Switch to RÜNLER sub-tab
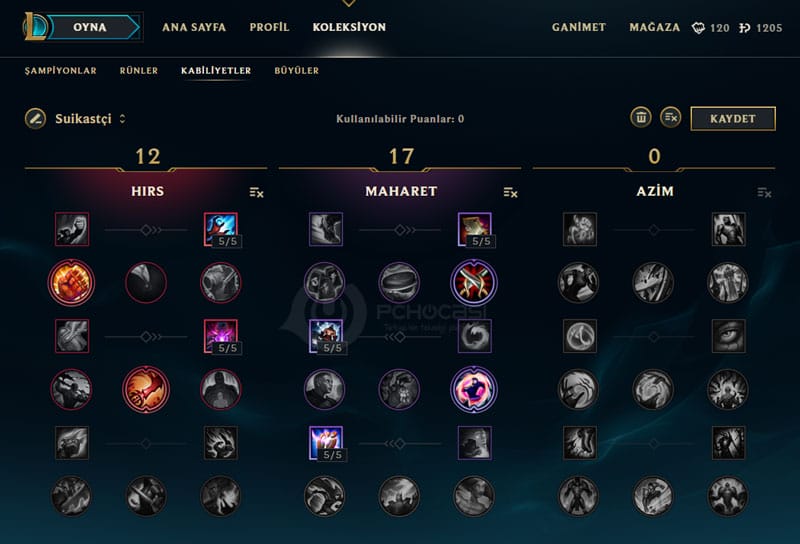800x544 pixels. pos(138,71)
